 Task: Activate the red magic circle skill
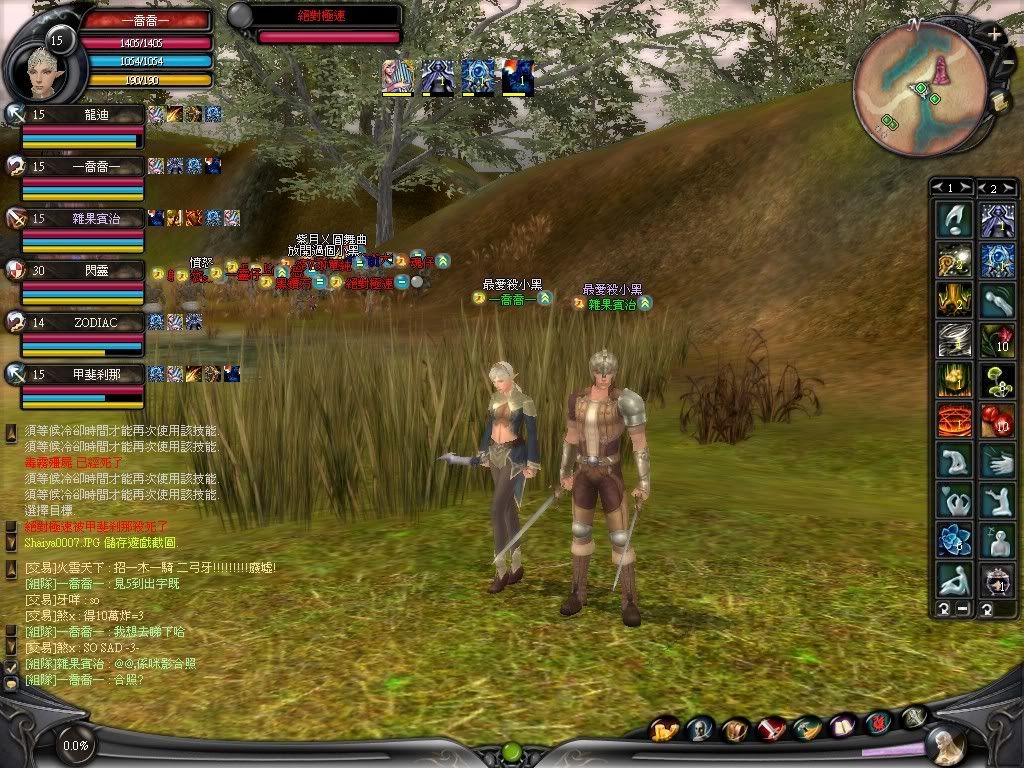tap(953, 420)
